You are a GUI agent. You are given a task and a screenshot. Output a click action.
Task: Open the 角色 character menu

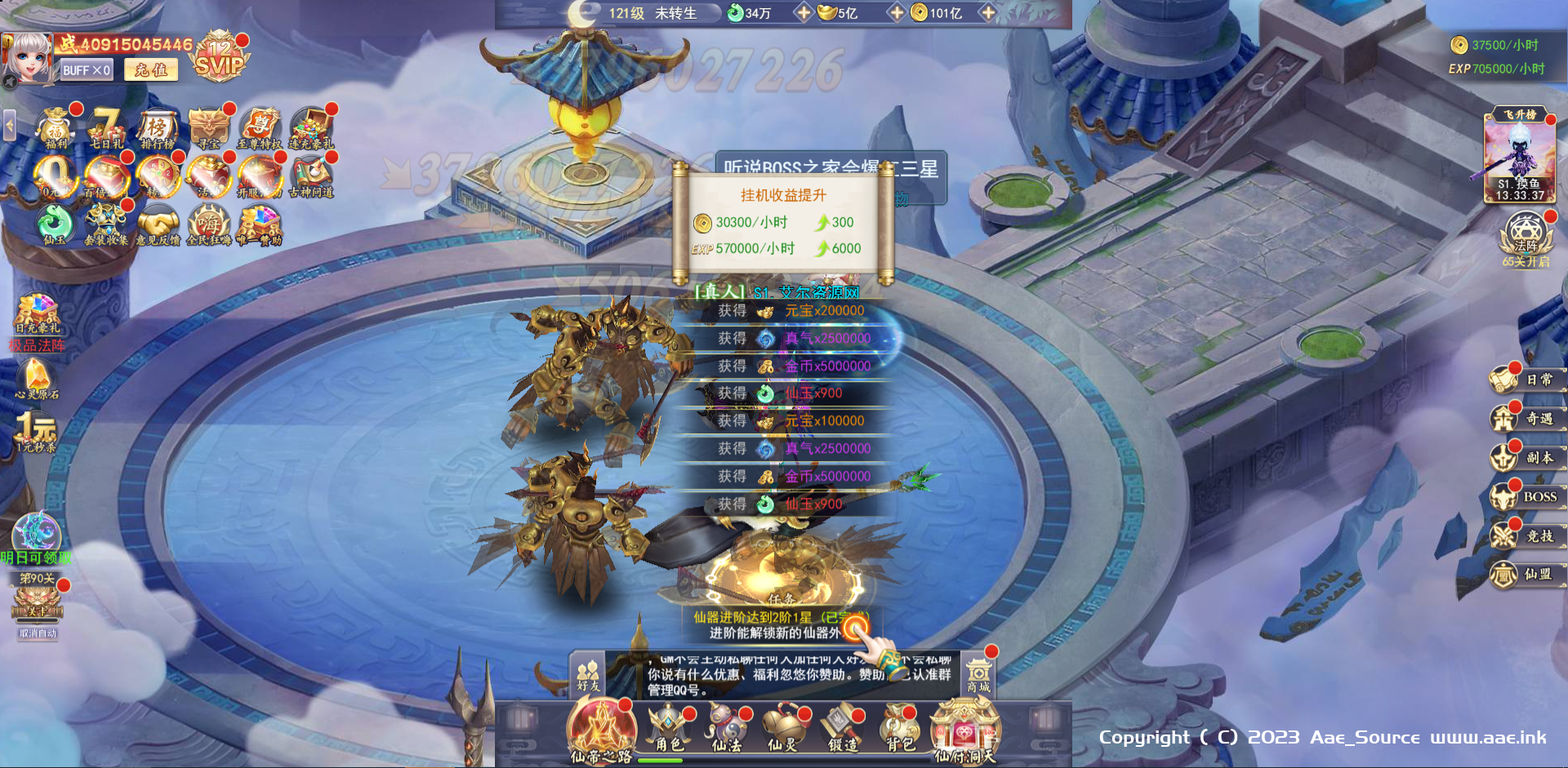[669, 726]
